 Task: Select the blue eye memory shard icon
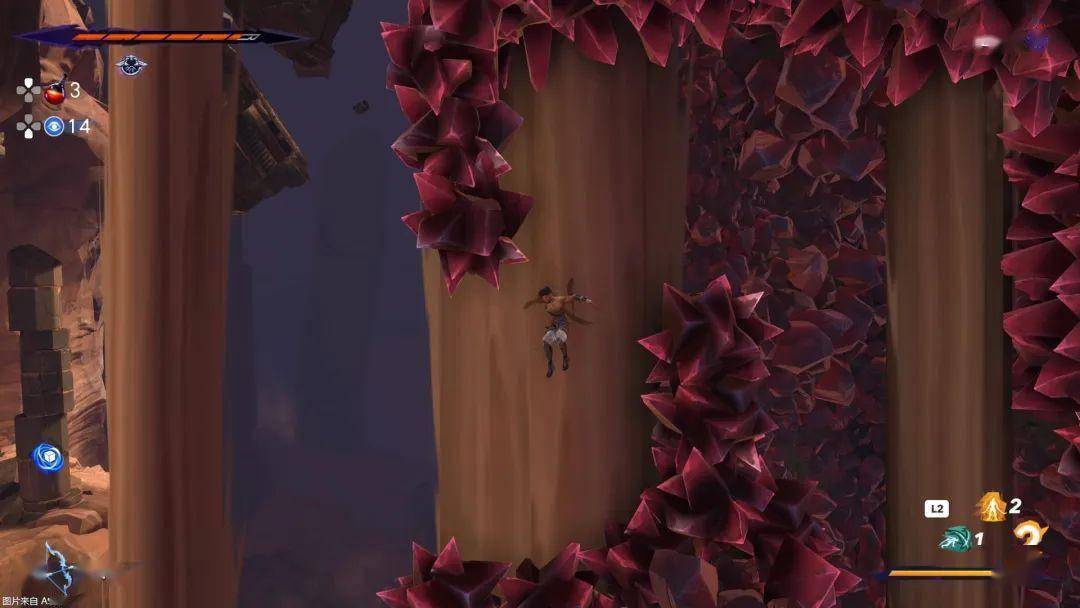pos(54,126)
